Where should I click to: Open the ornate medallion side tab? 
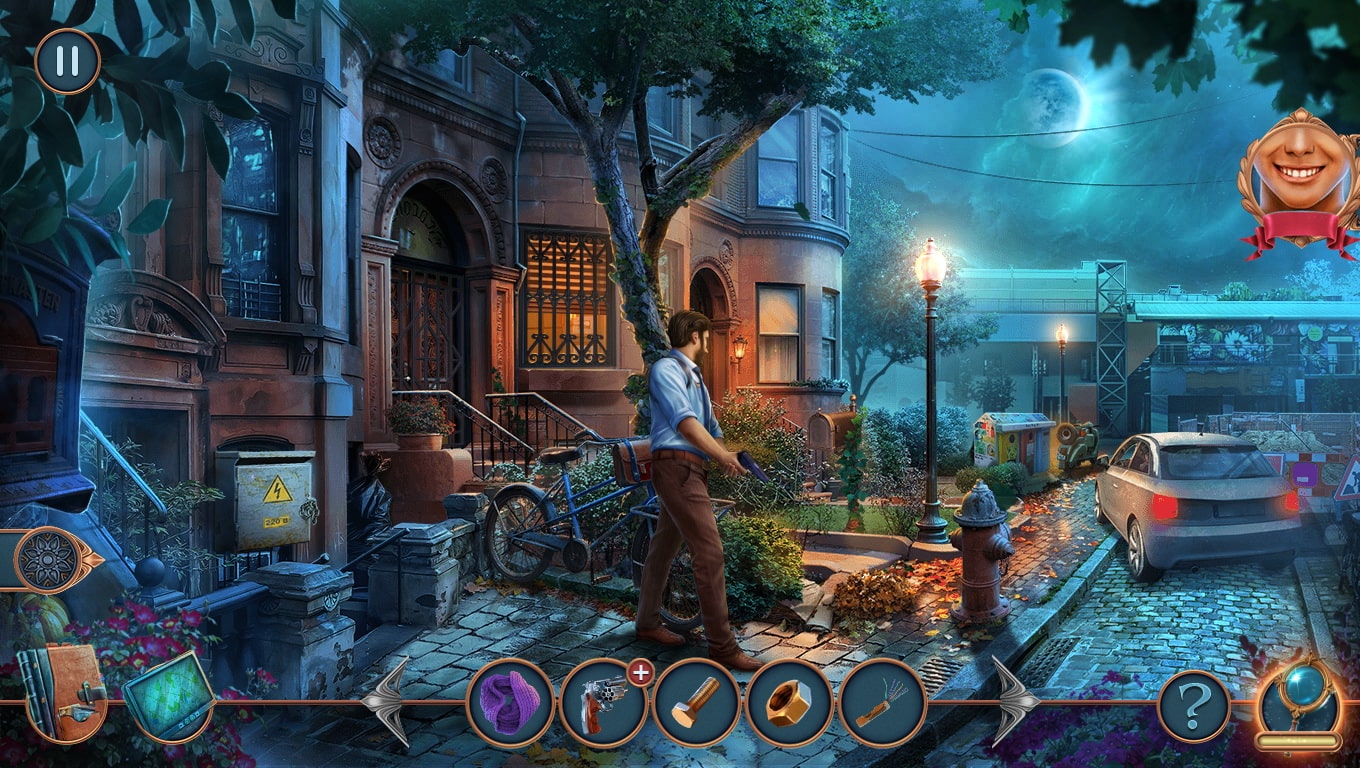(x=47, y=559)
